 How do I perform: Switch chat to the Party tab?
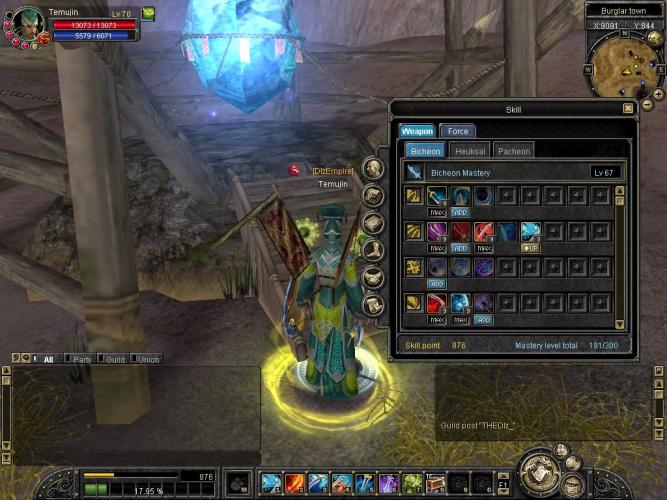(x=82, y=359)
